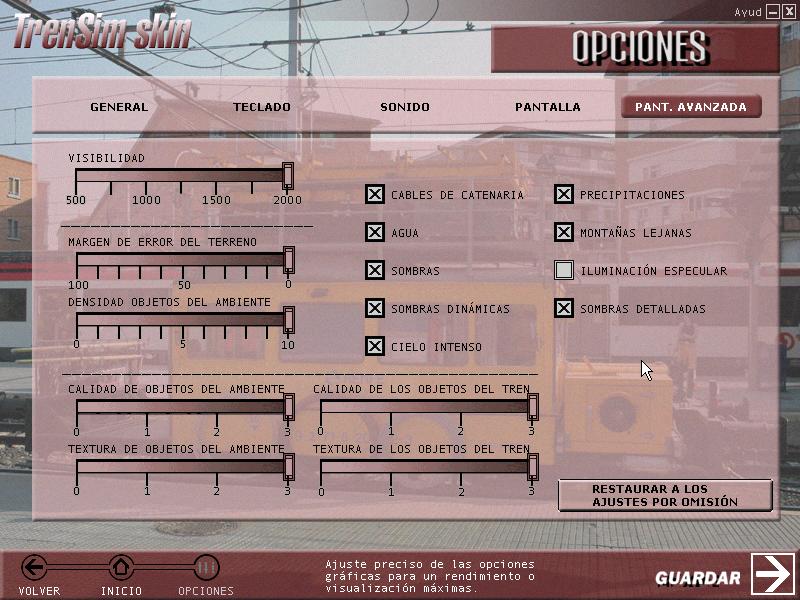Return to Inicio home screen
This screenshot has width=800, height=600.
(x=121, y=569)
